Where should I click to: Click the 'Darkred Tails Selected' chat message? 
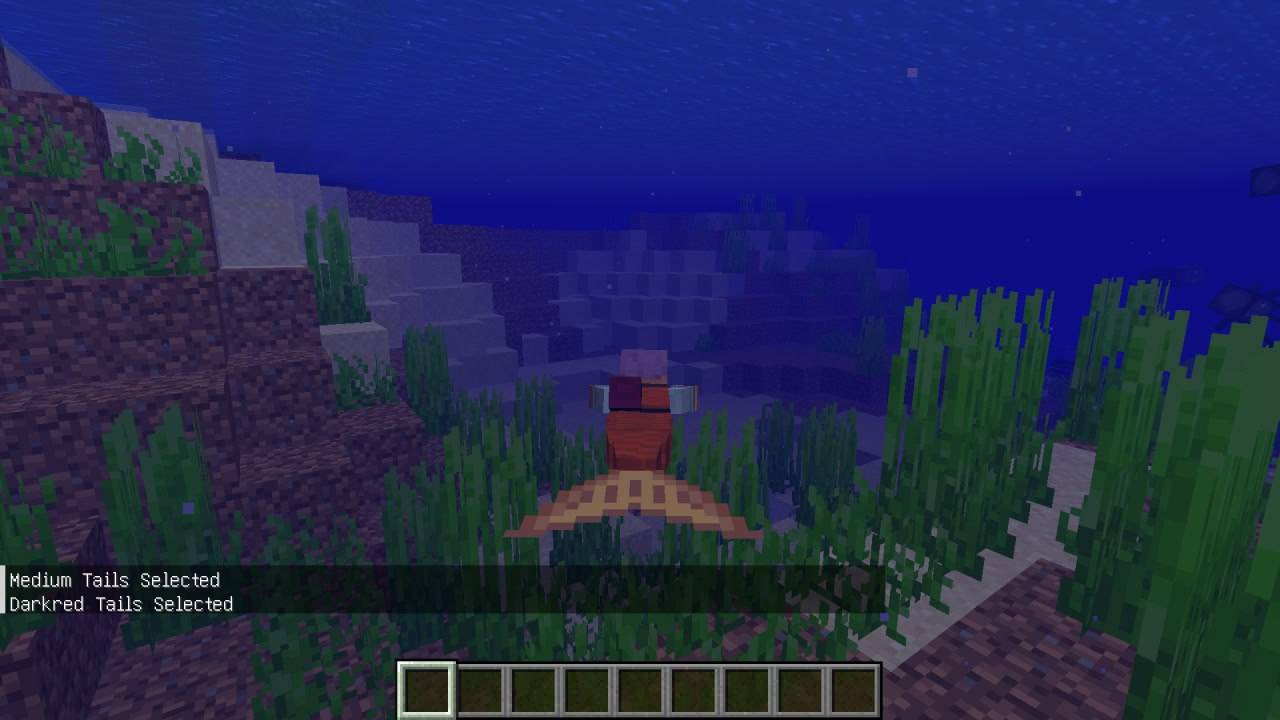(120, 604)
